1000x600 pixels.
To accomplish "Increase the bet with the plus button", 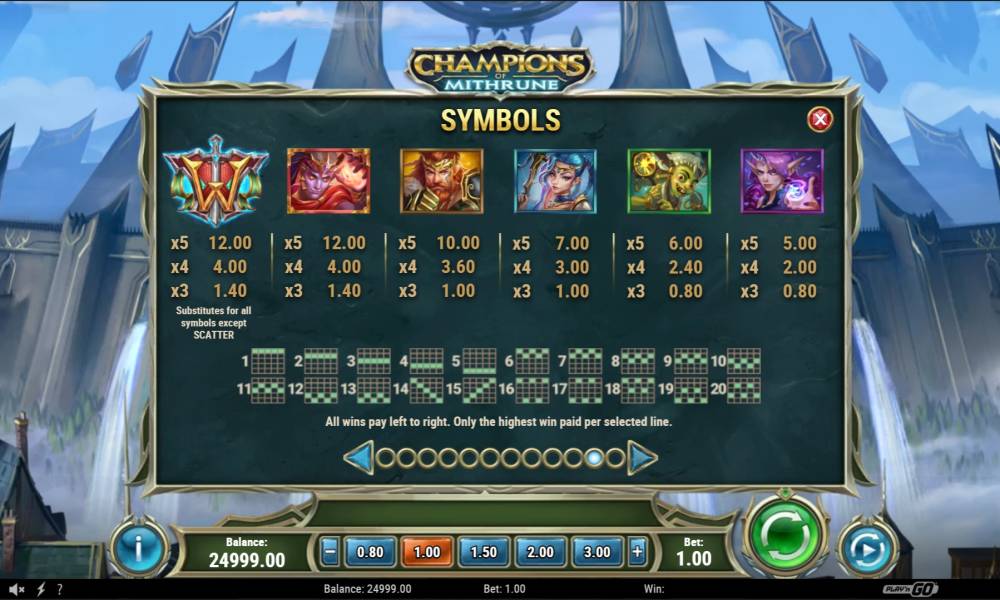I will pyautogui.click(x=637, y=551).
